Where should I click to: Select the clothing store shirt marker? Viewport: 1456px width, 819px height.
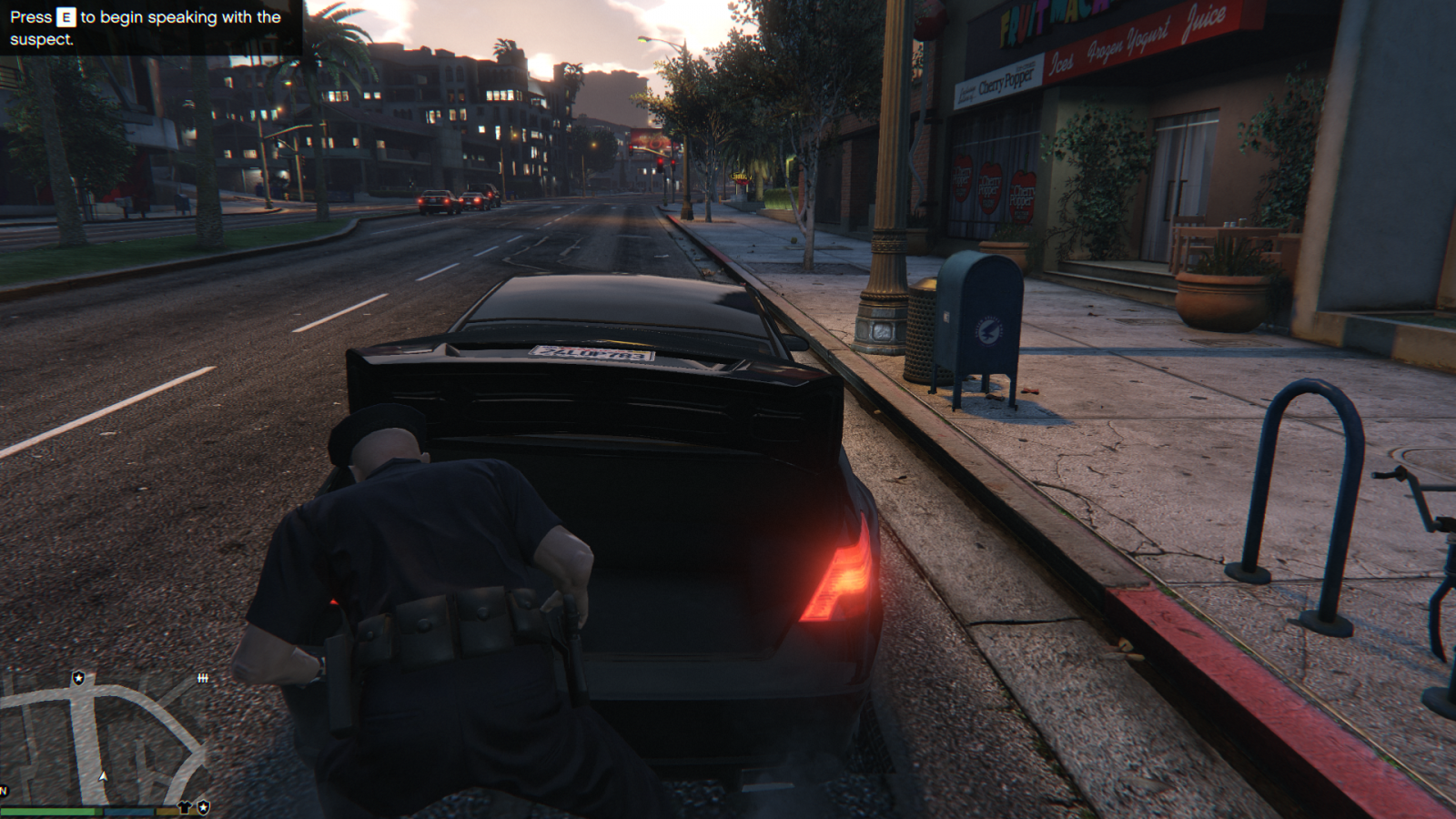pyautogui.click(x=187, y=807)
